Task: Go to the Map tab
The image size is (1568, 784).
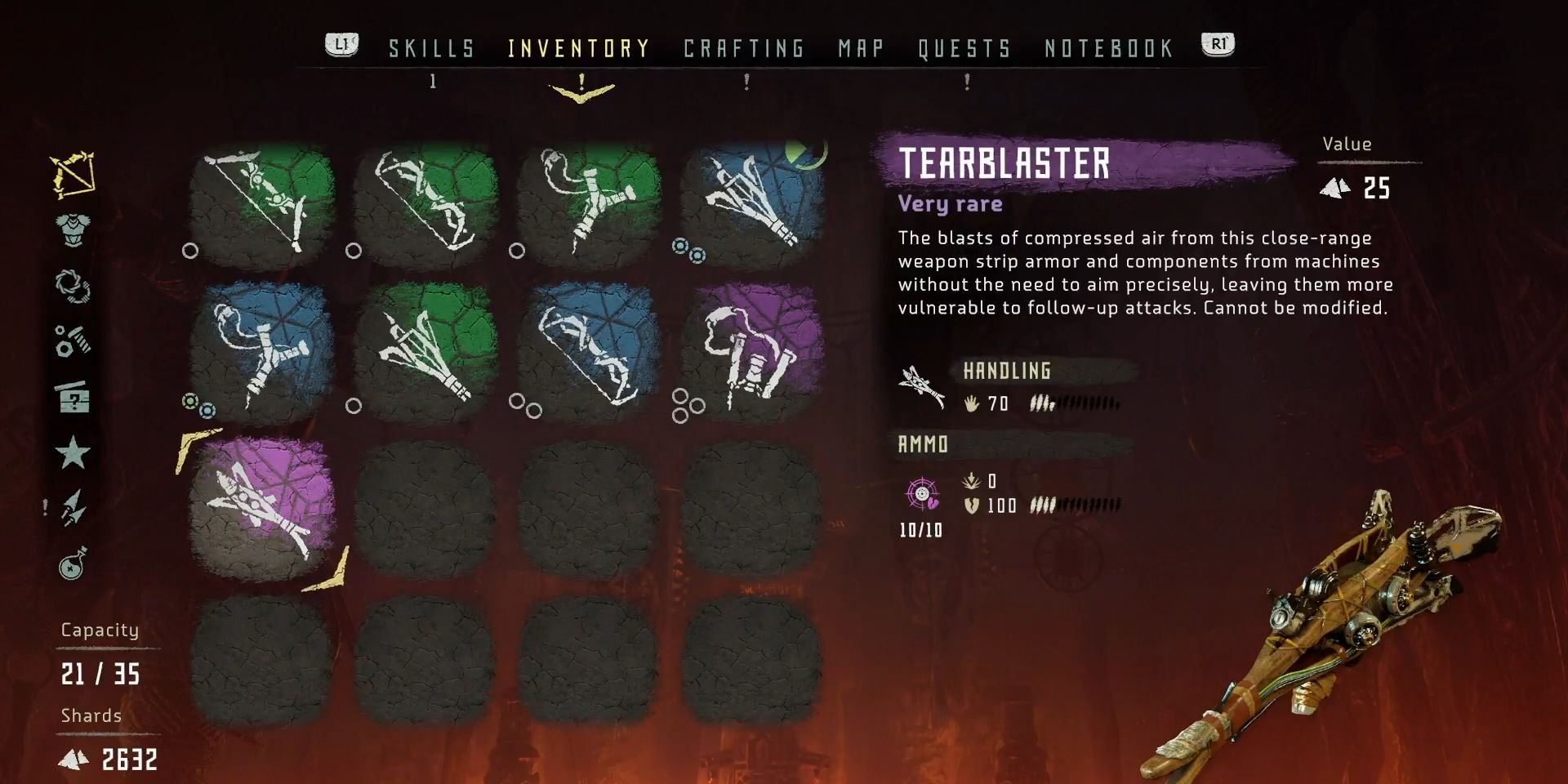Action: click(x=861, y=49)
